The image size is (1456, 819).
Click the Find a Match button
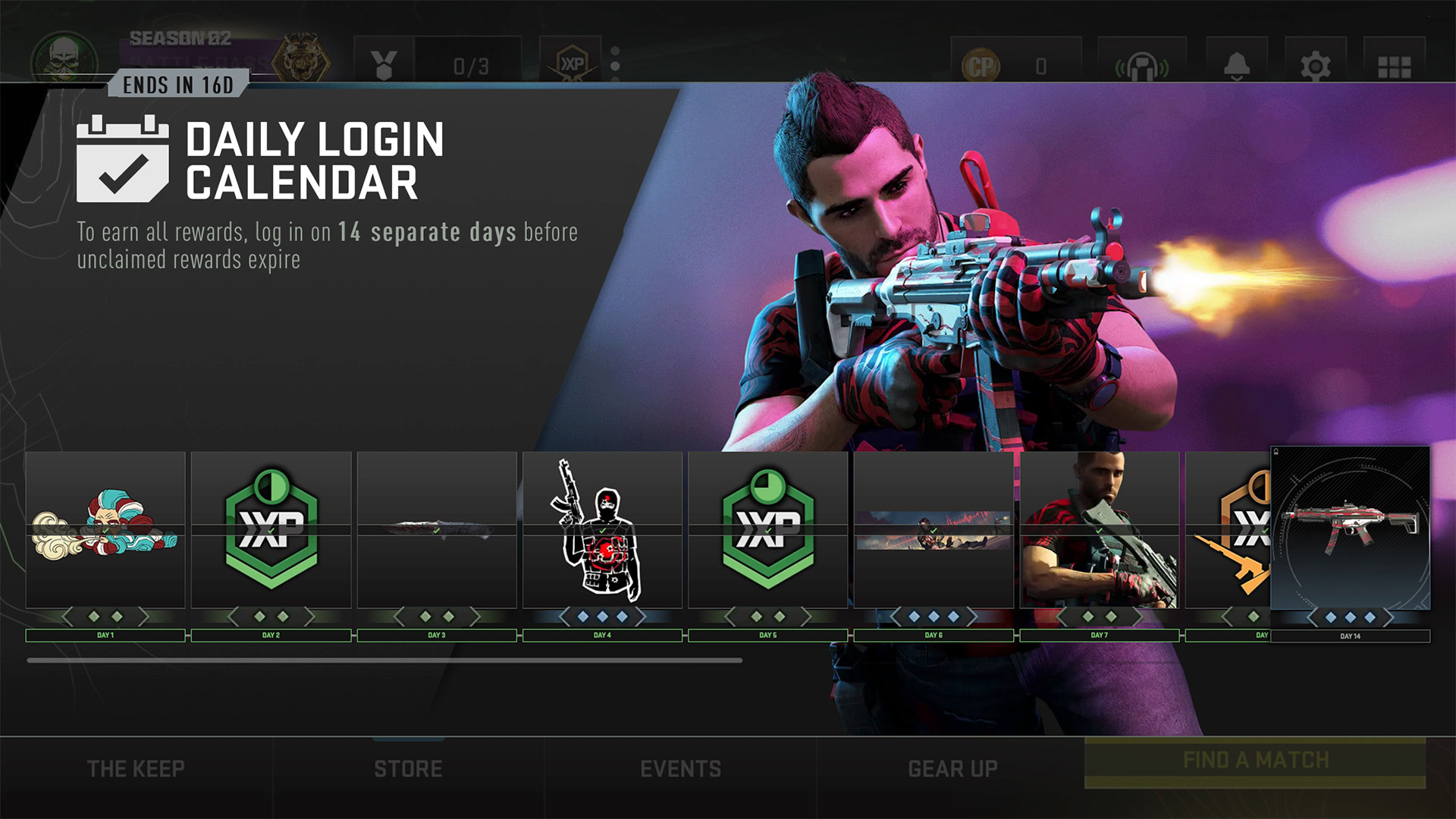[1255, 761]
